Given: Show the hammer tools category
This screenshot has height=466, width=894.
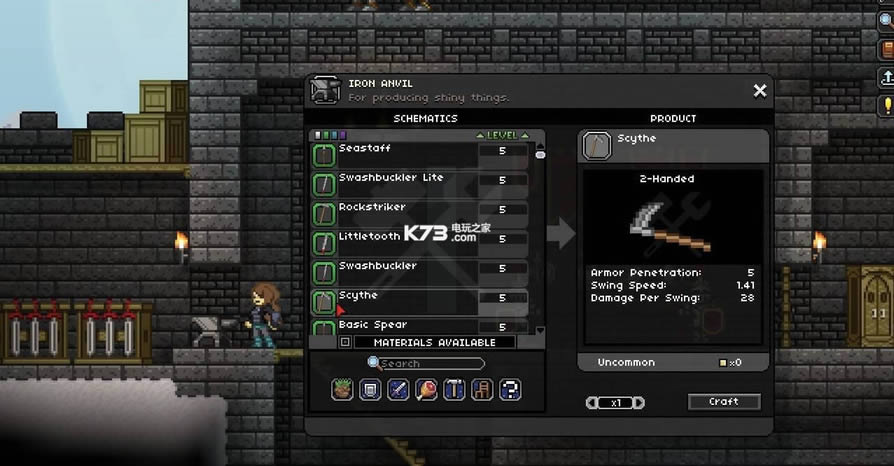Looking at the screenshot, I should point(454,390).
